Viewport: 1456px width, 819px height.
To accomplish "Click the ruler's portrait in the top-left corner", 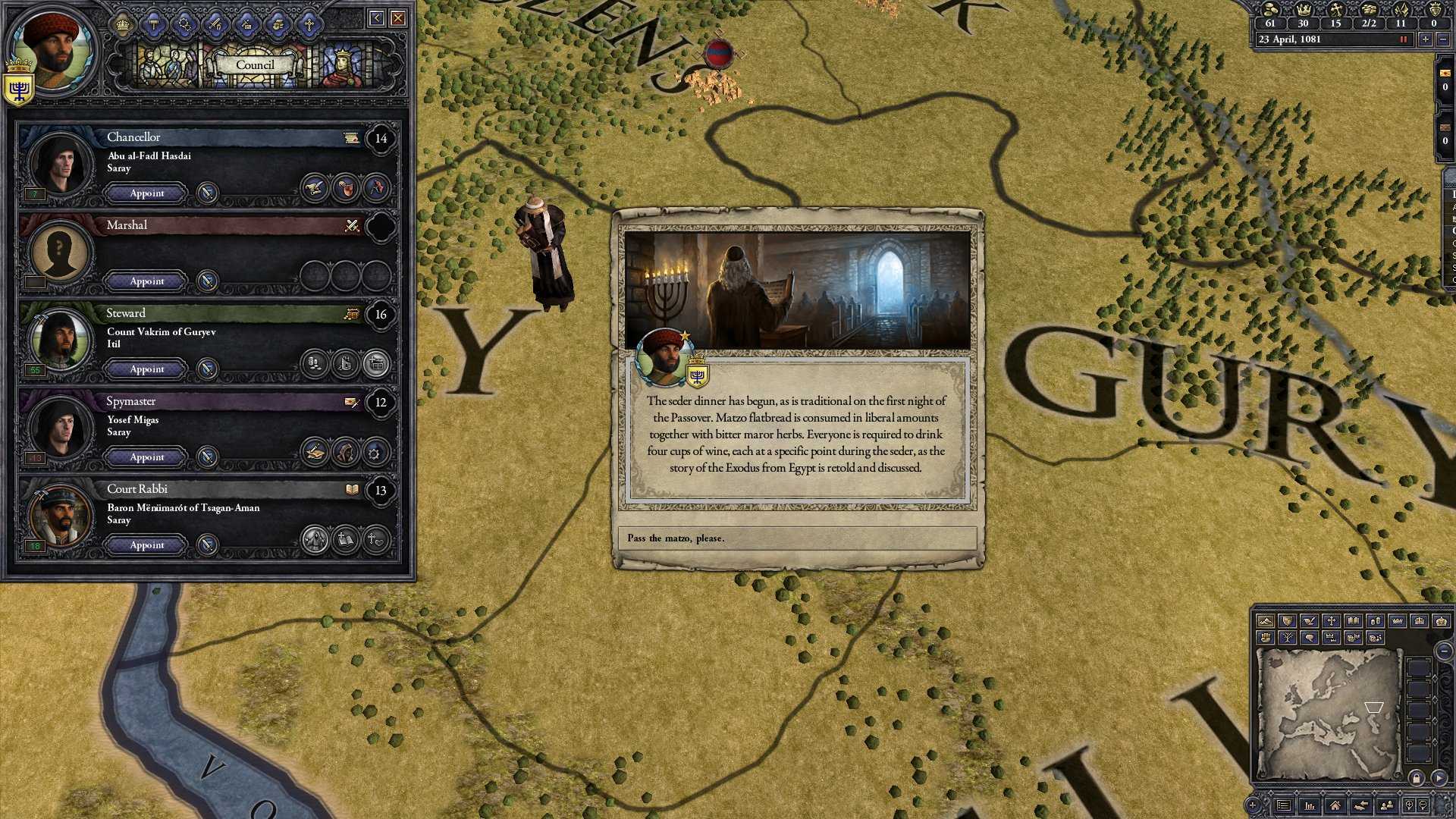I will [53, 49].
